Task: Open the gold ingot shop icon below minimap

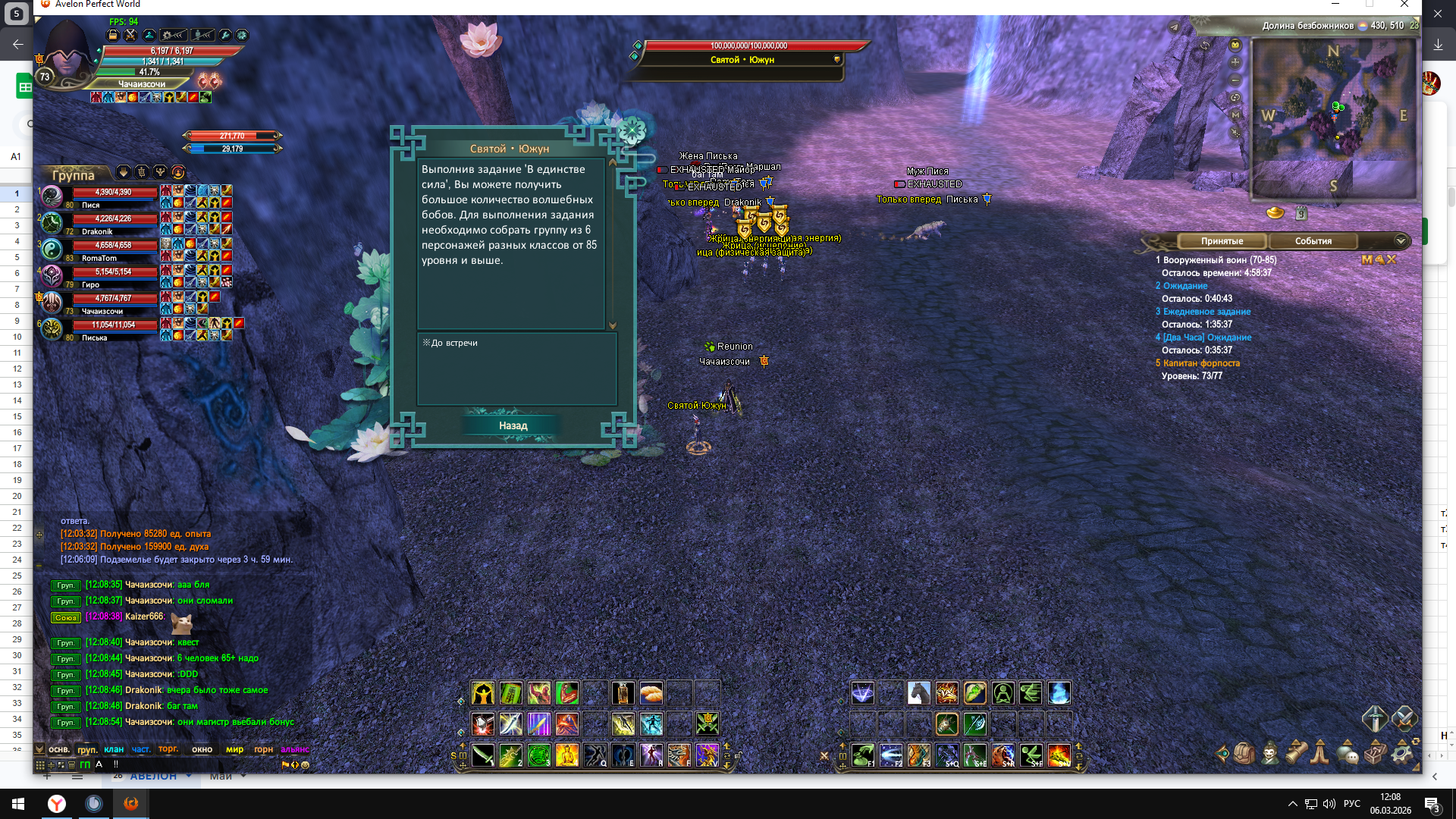Action: coord(1276,213)
